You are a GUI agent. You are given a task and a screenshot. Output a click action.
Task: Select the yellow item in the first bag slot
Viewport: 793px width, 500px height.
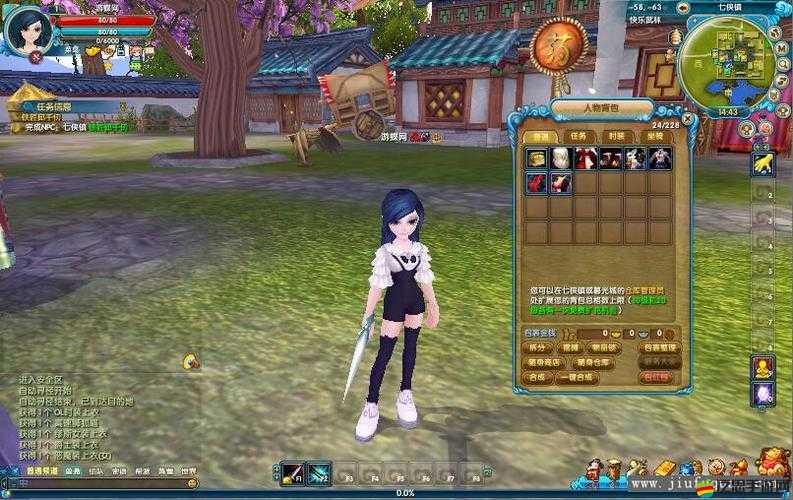pos(536,158)
